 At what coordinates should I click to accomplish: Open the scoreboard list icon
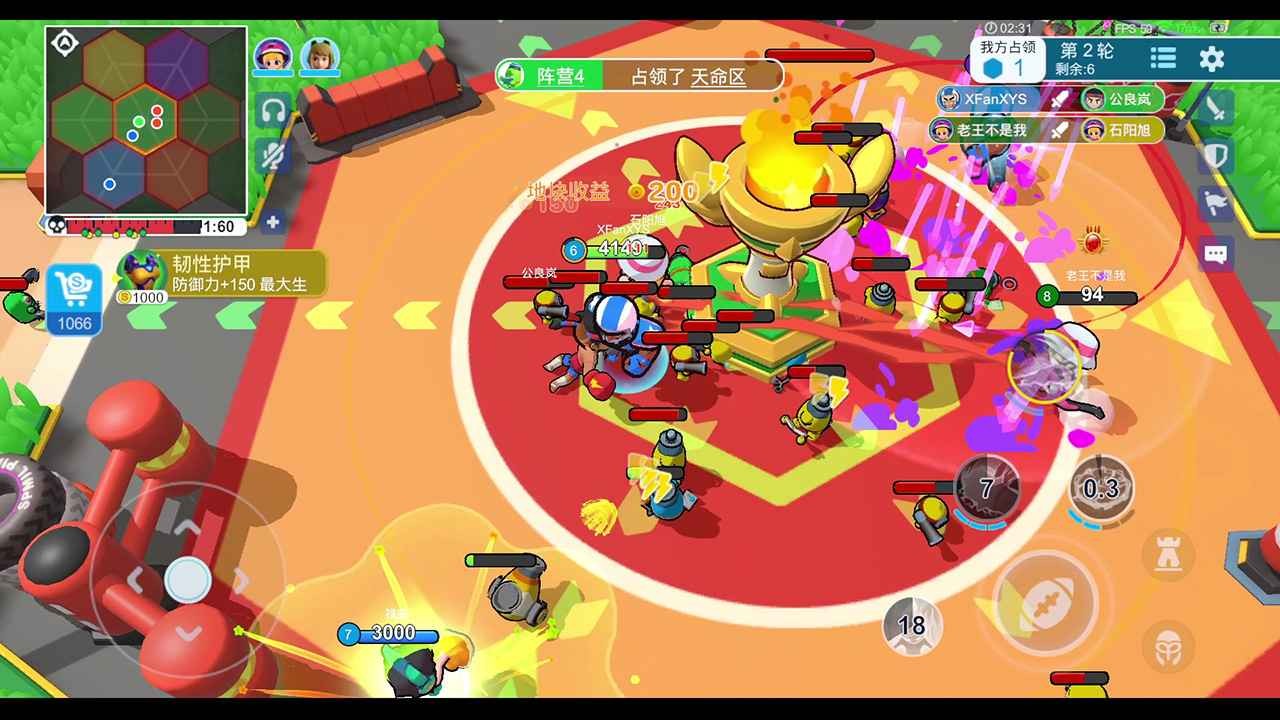(1163, 59)
